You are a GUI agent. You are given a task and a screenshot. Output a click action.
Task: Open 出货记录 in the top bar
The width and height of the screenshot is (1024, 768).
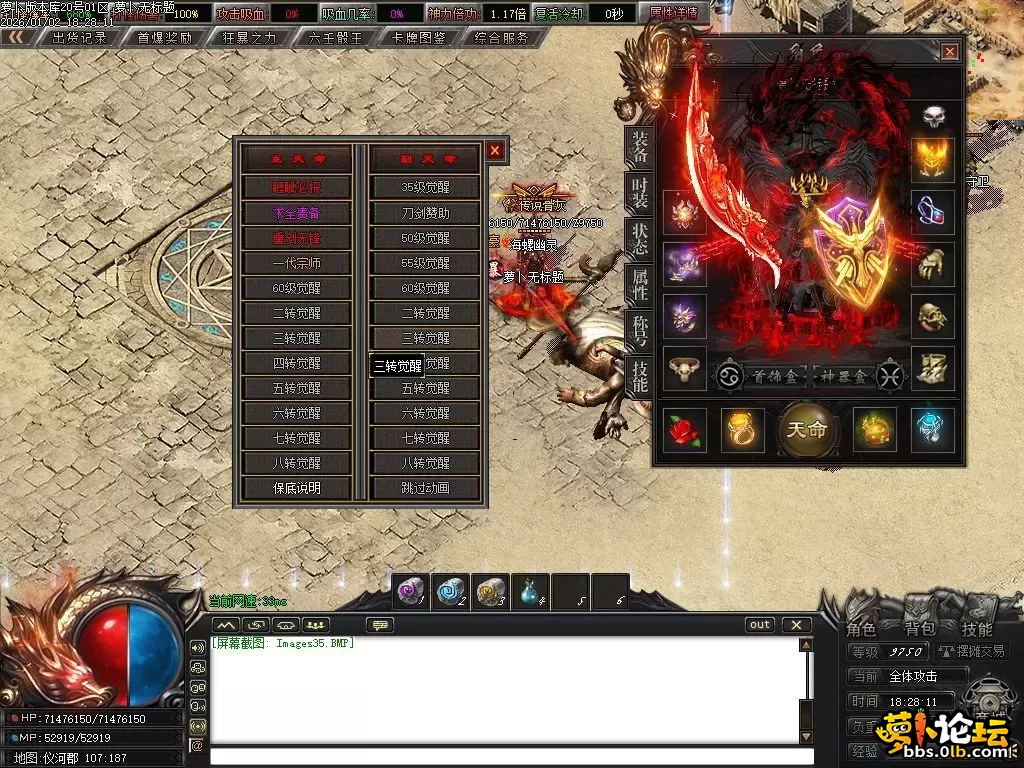(x=79, y=38)
